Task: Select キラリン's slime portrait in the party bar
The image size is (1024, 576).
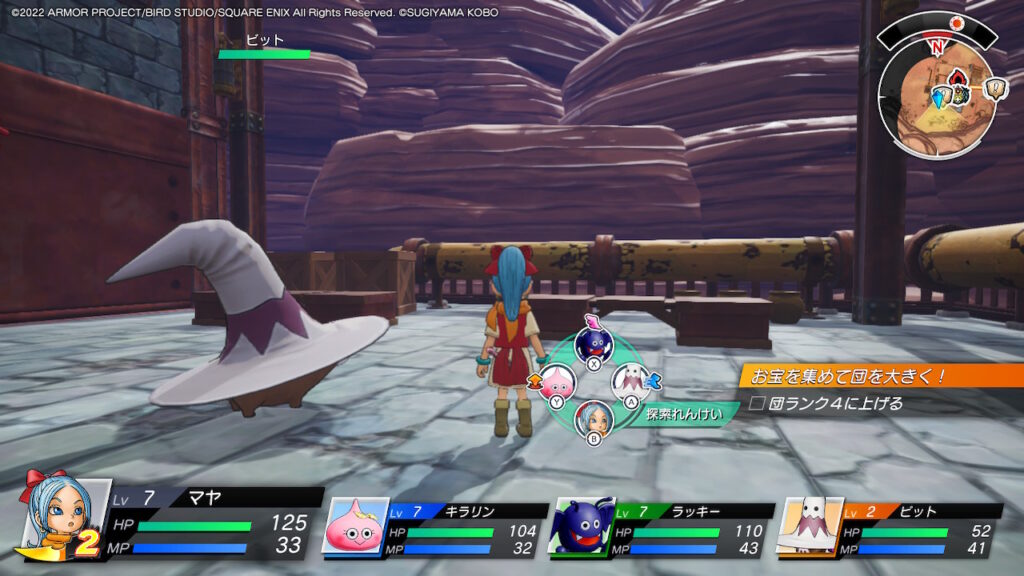Action: point(356,526)
